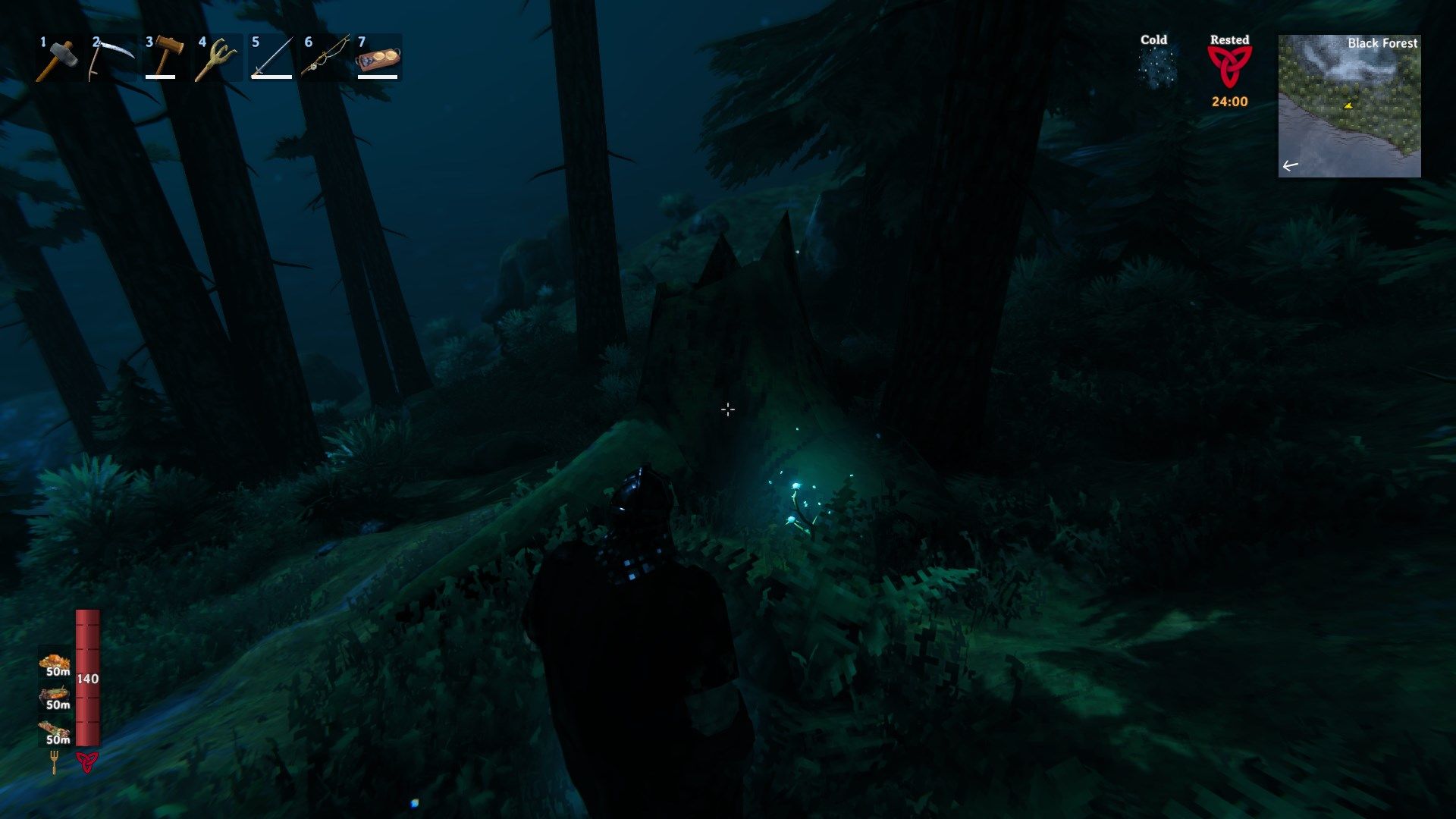Screen dimensions: 1456x819
Task: Equip the long sword in slot 5
Action: [271, 58]
